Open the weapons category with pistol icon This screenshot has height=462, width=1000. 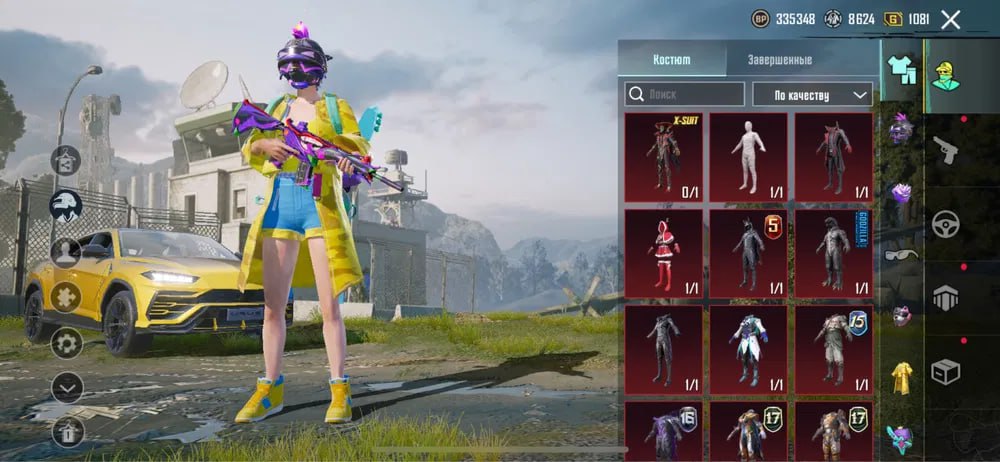[x=945, y=150]
